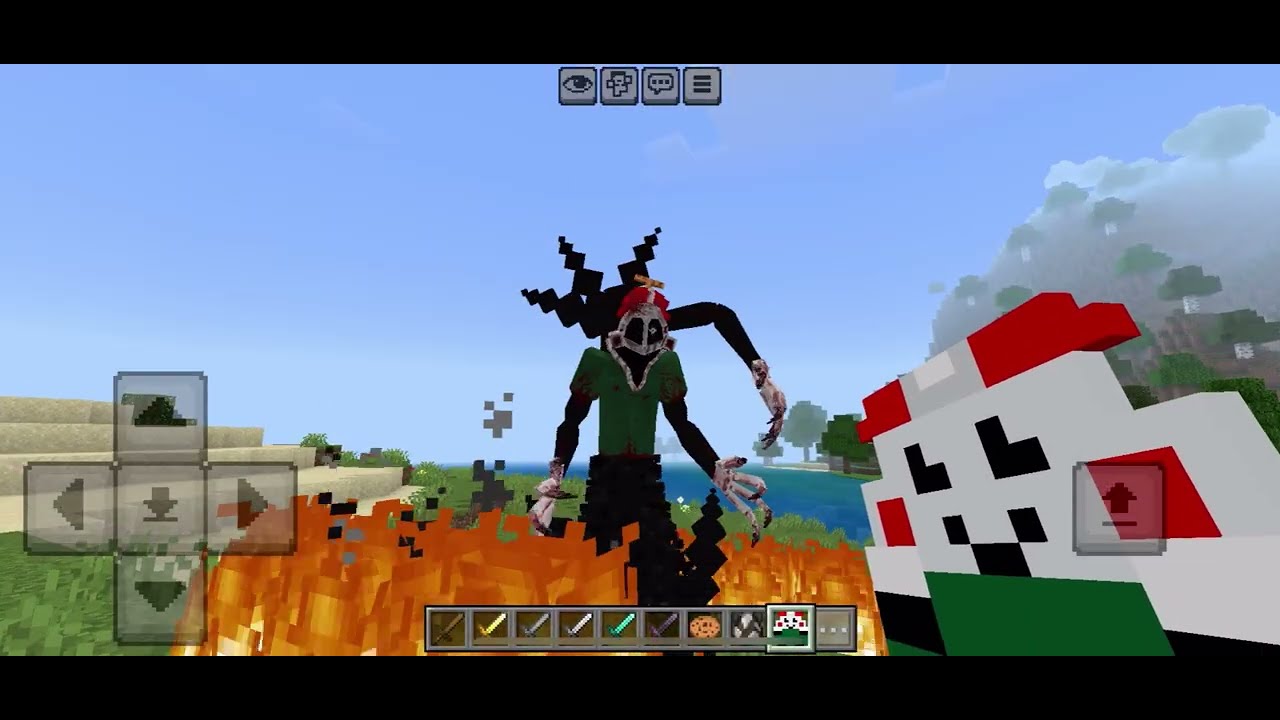
Task: Select the diamond sword in the hotbar
Action: coord(619,627)
